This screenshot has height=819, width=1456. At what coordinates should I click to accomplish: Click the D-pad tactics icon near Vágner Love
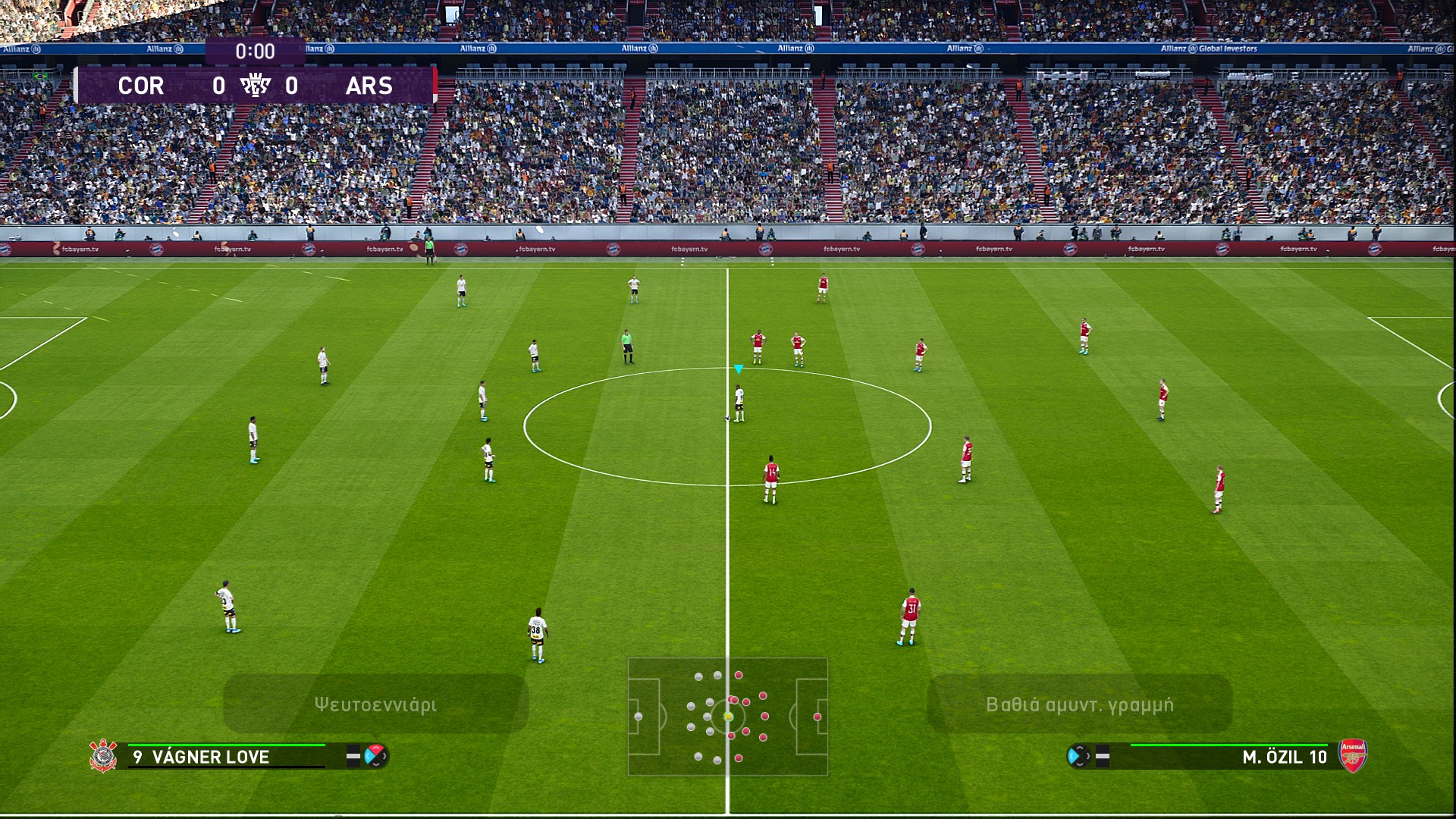[376, 756]
